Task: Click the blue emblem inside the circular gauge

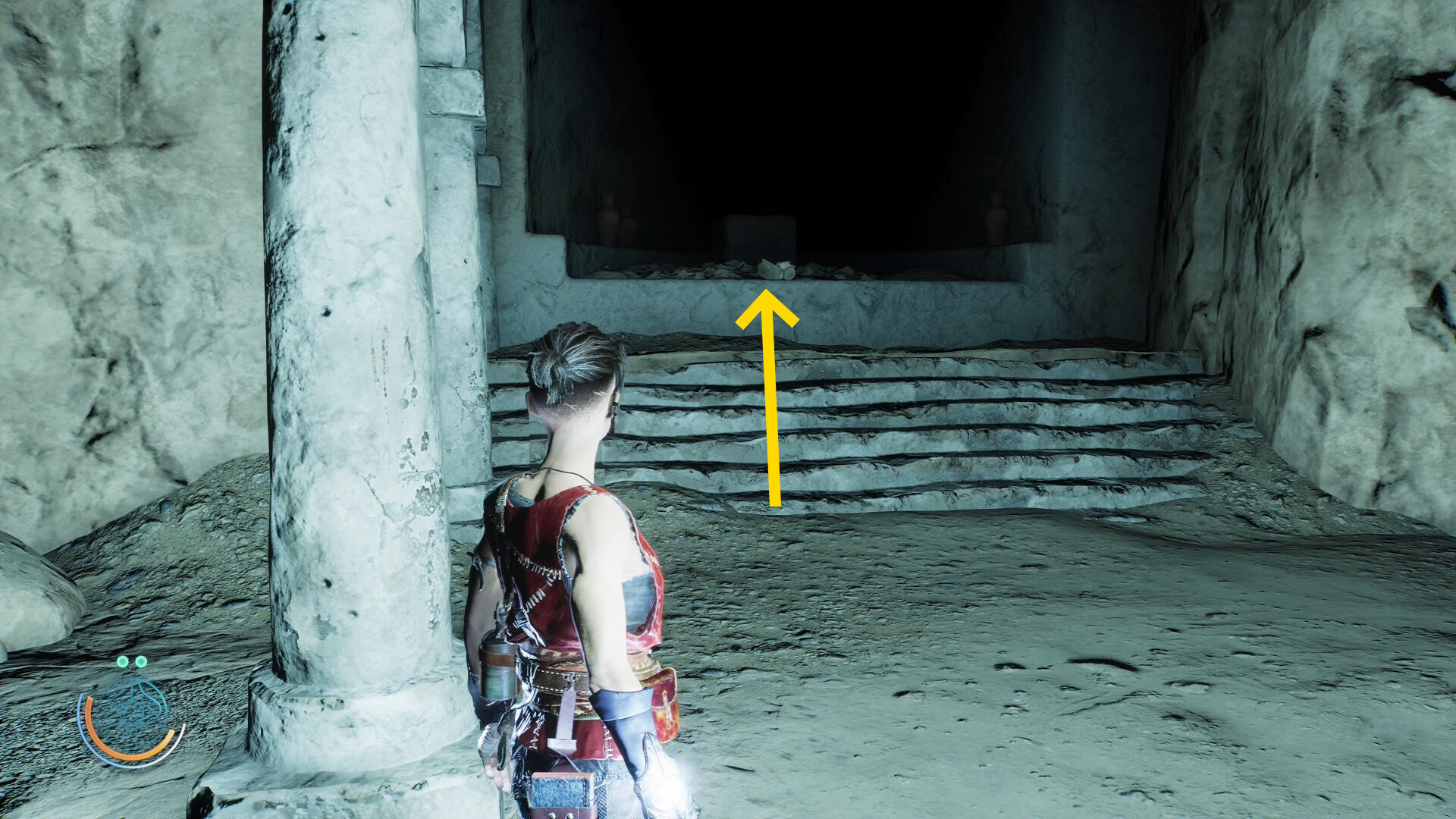Action: tap(132, 714)
